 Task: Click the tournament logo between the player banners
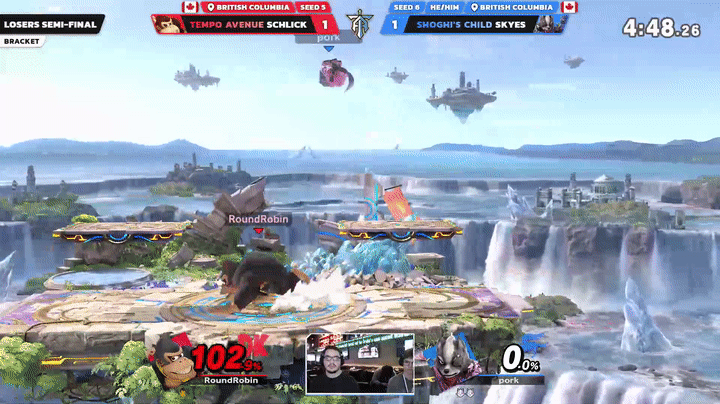point(359,22)
